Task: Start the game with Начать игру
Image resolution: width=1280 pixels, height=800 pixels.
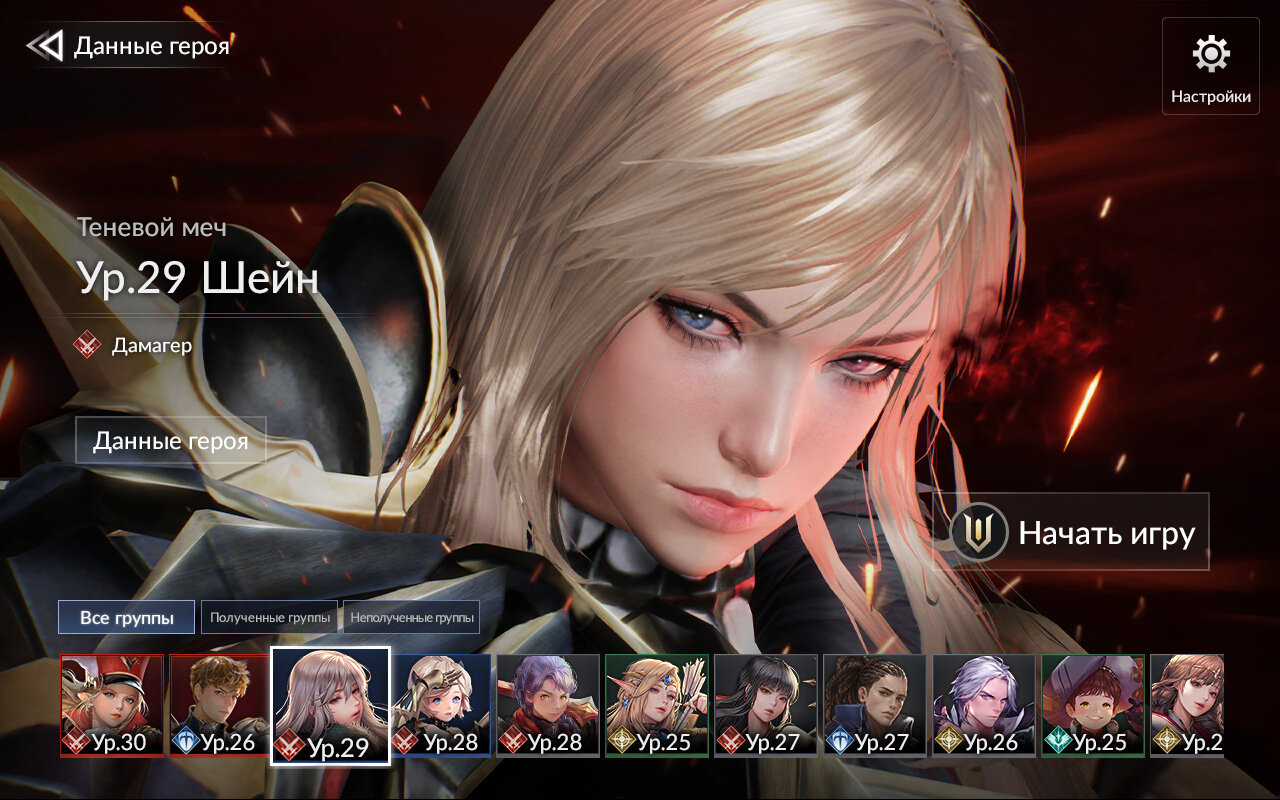Action: pyautogui.click(x=1071, y=532)
